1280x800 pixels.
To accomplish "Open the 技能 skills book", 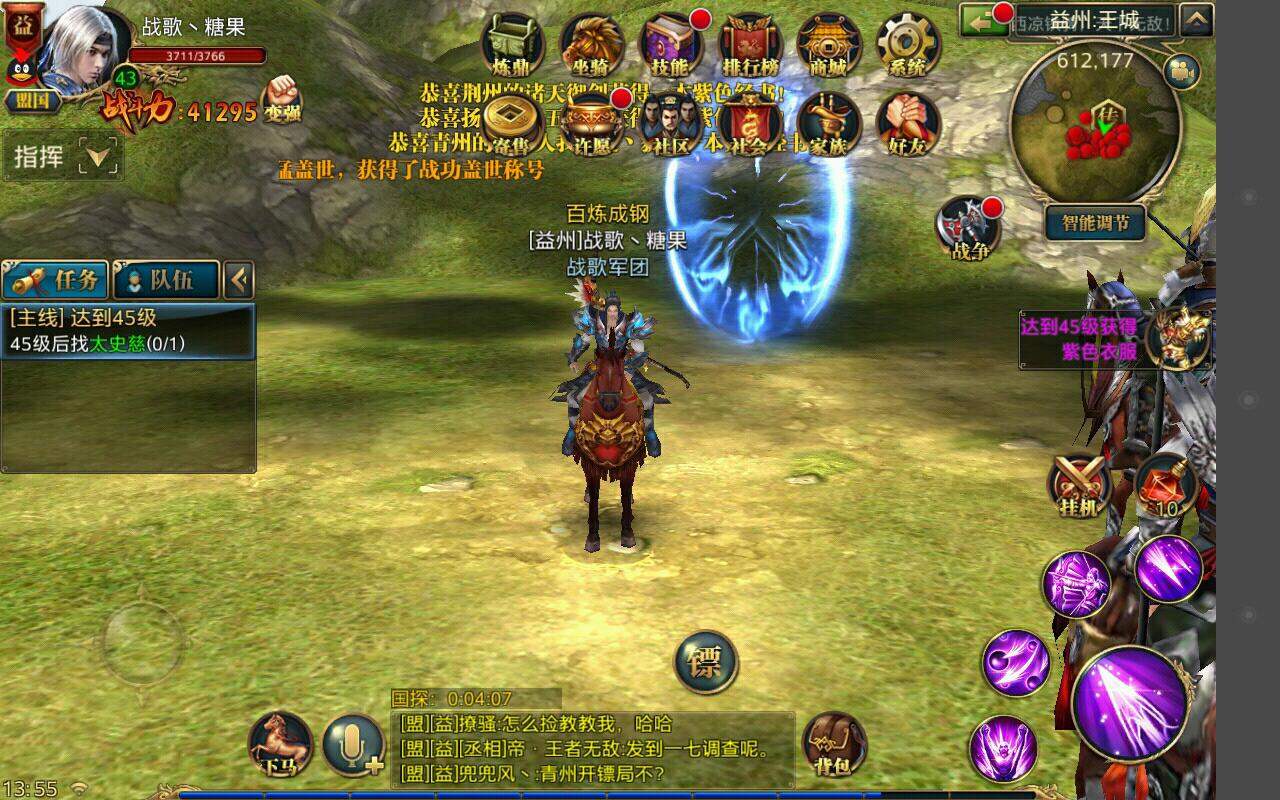I will pos(670,44).
